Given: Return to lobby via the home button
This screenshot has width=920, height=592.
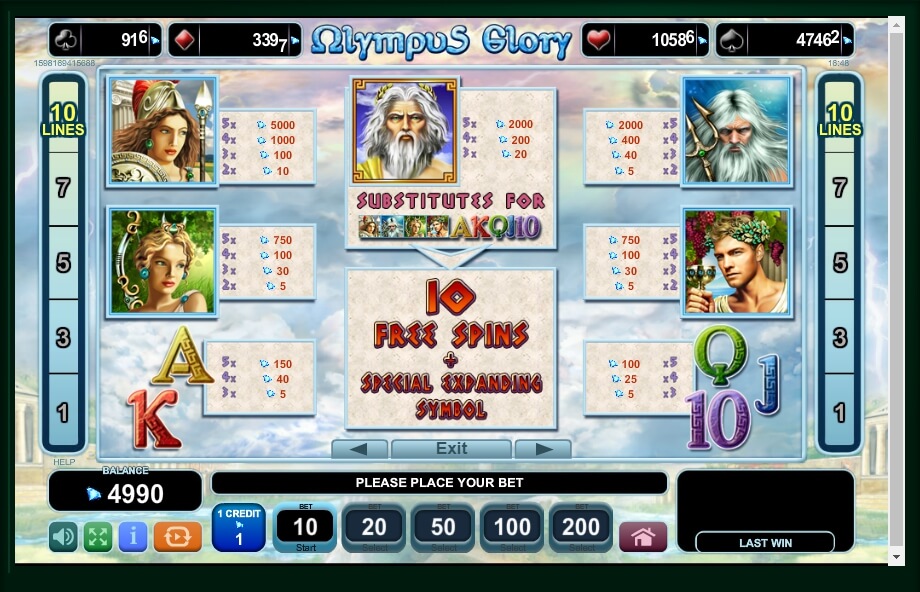Looking at the screenshot, I should (x=643, y=537).
